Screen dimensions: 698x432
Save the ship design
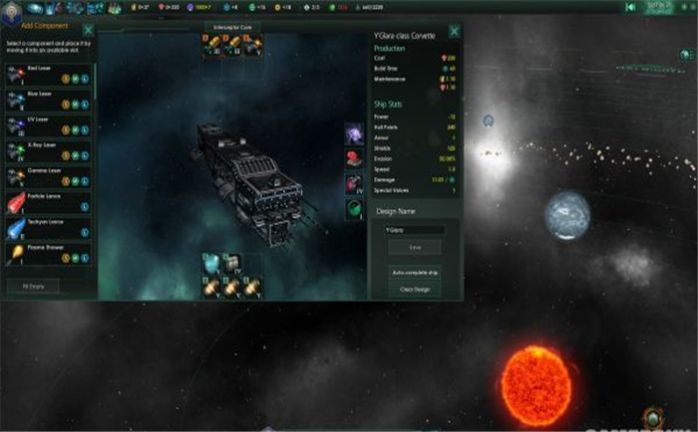pos(415,247)
